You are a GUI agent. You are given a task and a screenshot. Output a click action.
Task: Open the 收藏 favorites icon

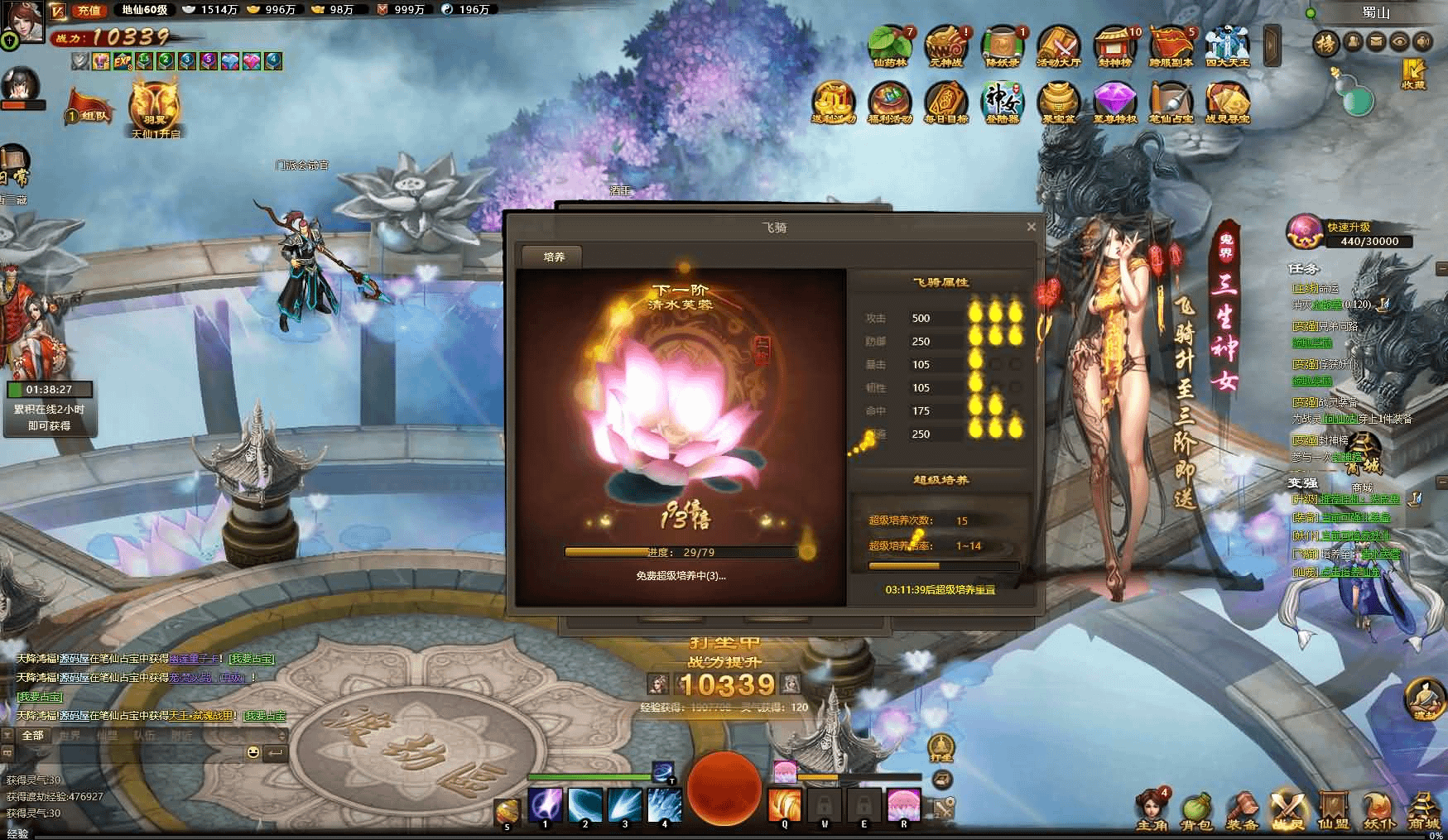tap(1413, 73)
